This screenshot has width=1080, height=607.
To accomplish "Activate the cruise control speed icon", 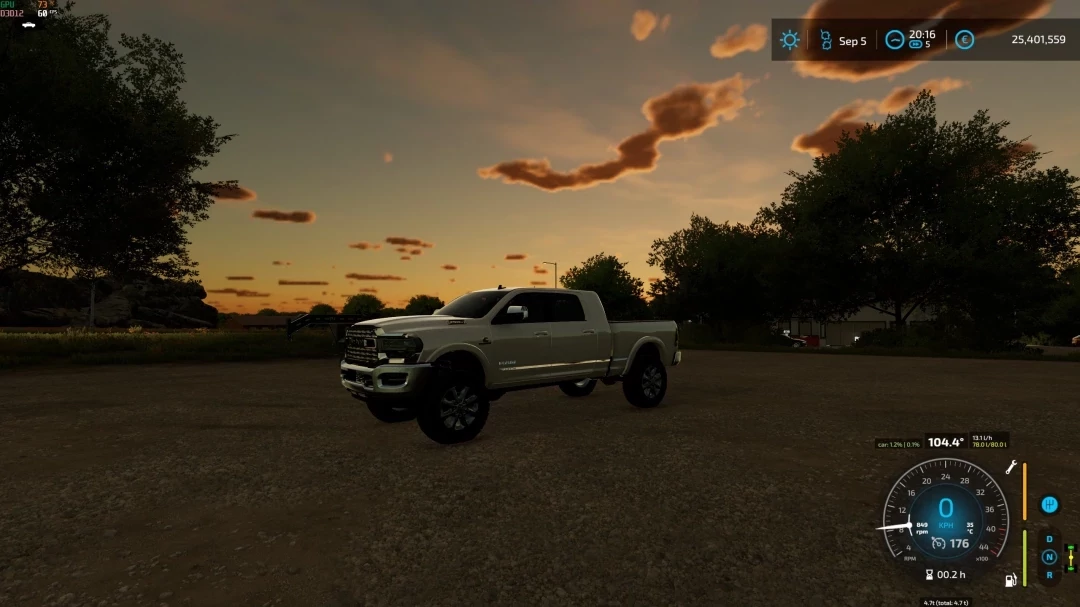I will pyautogui.click(x=938, y=543).
